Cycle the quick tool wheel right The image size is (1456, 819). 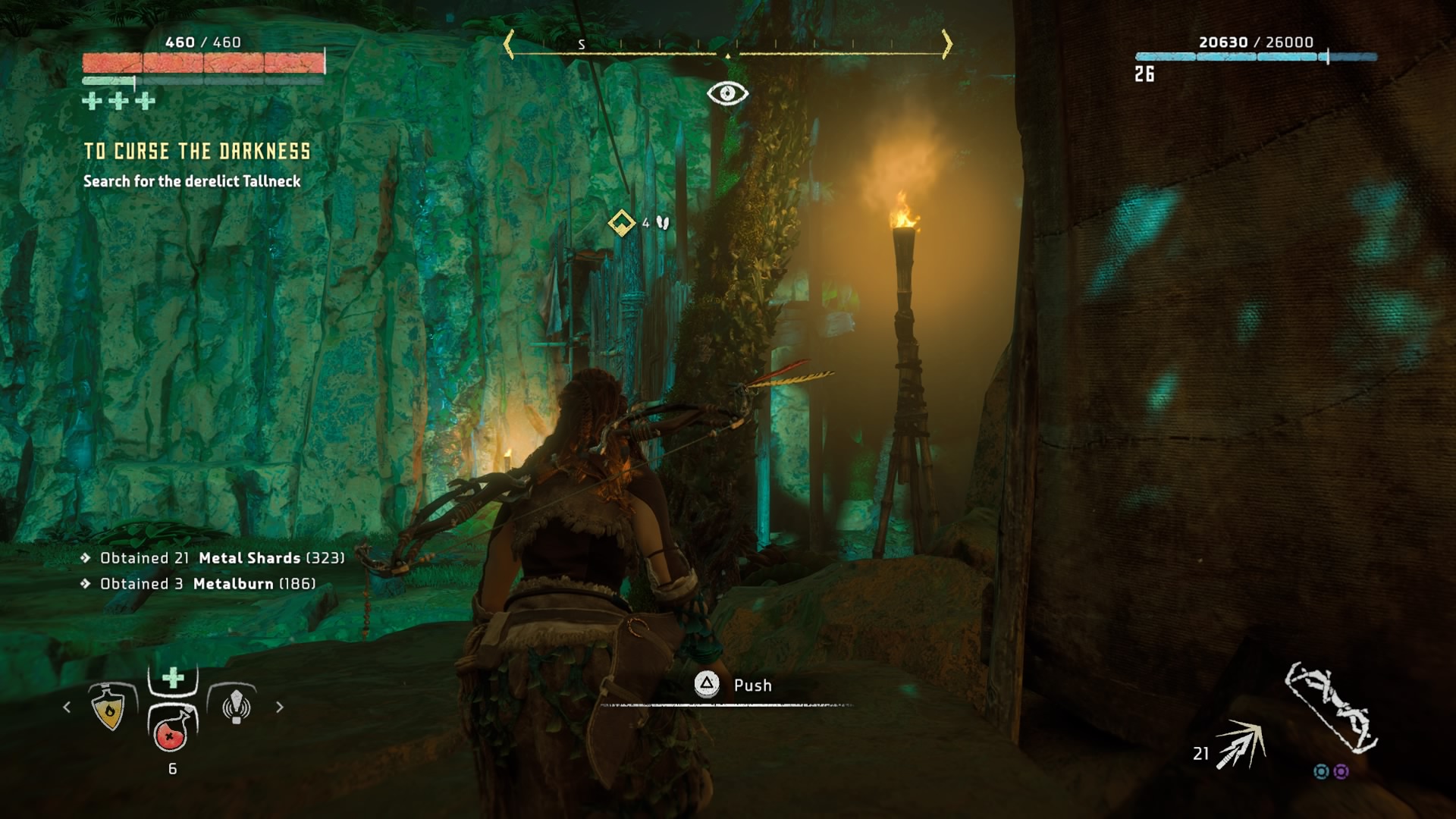pyautogui.click(x=280, y=707)
